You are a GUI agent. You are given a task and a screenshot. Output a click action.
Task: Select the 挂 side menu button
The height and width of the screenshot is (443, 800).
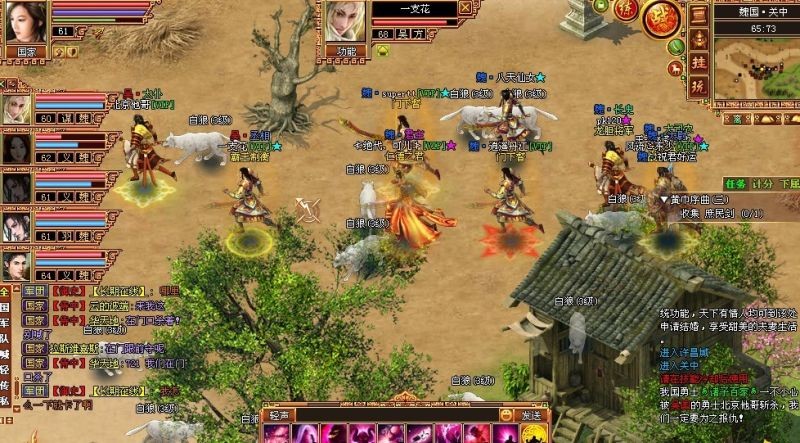tap(699, 60)
